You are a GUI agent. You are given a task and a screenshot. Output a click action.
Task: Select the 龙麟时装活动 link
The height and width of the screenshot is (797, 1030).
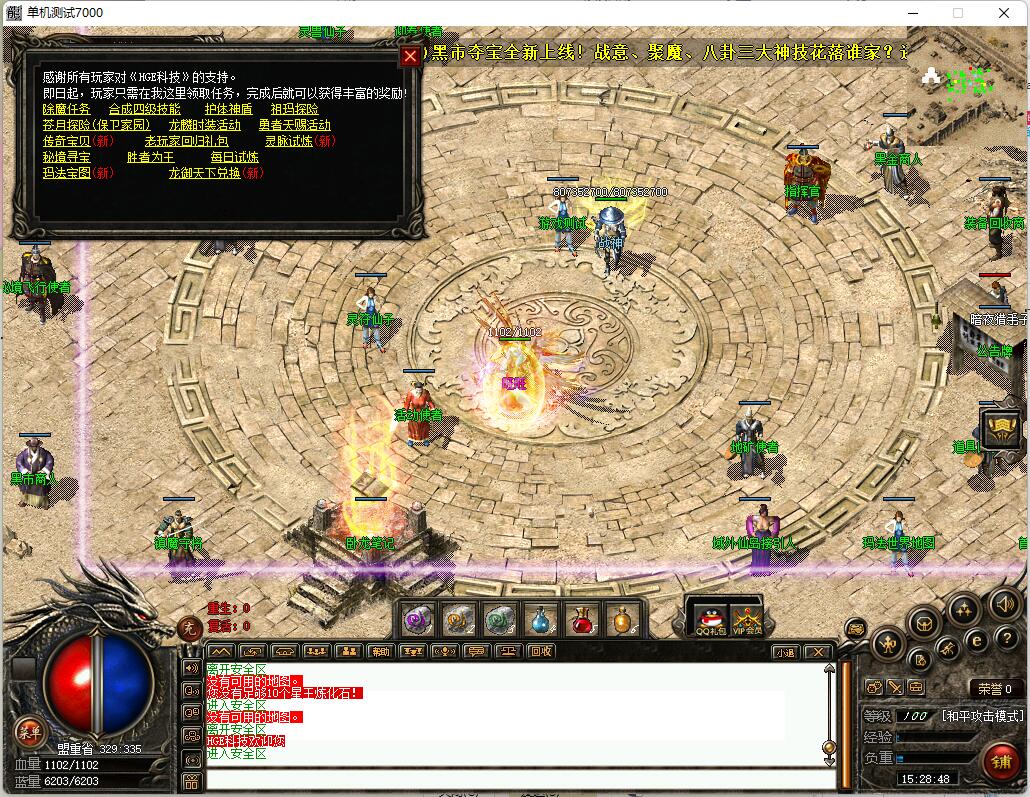(204, 125)
